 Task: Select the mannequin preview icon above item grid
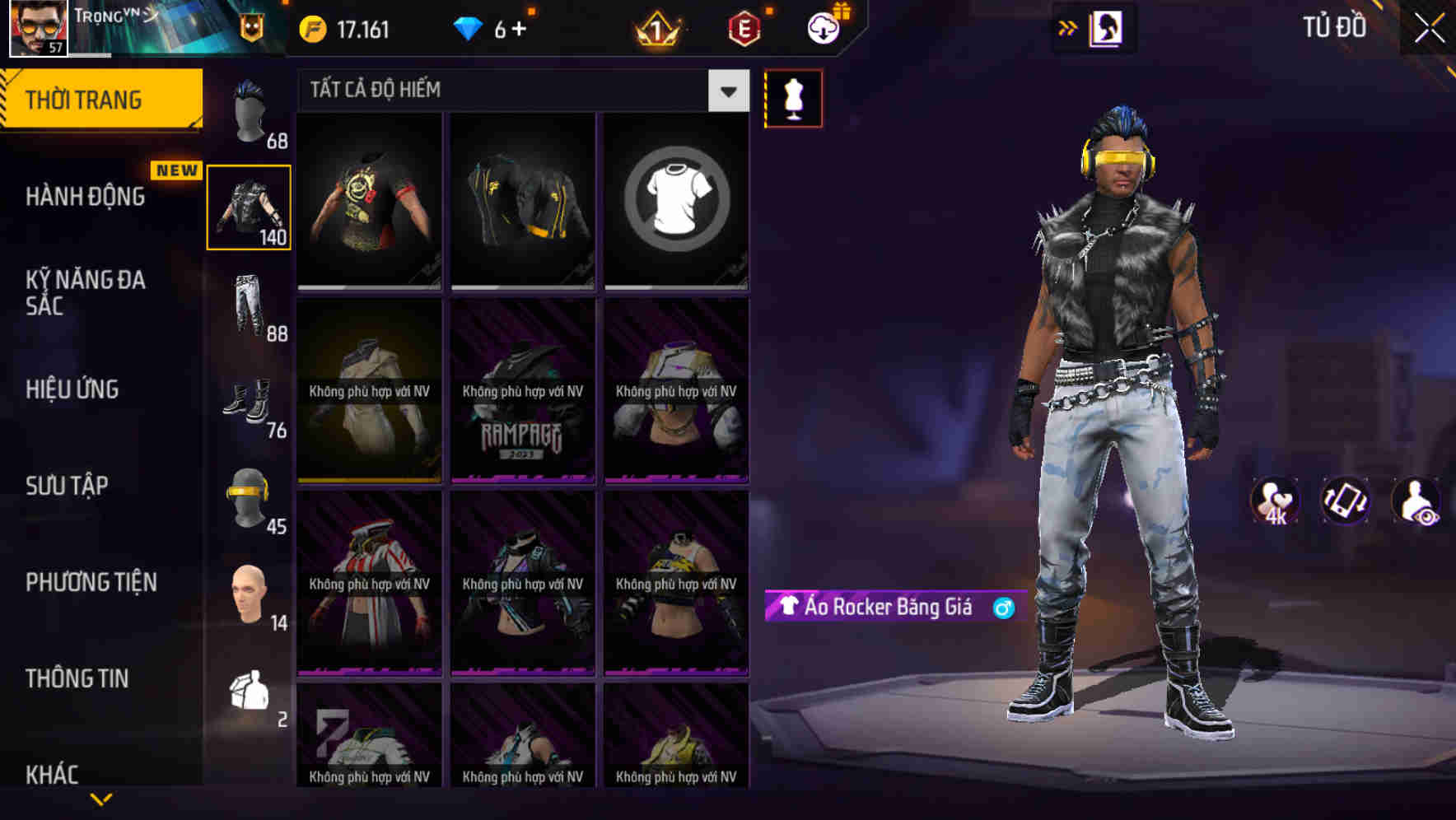793,97
